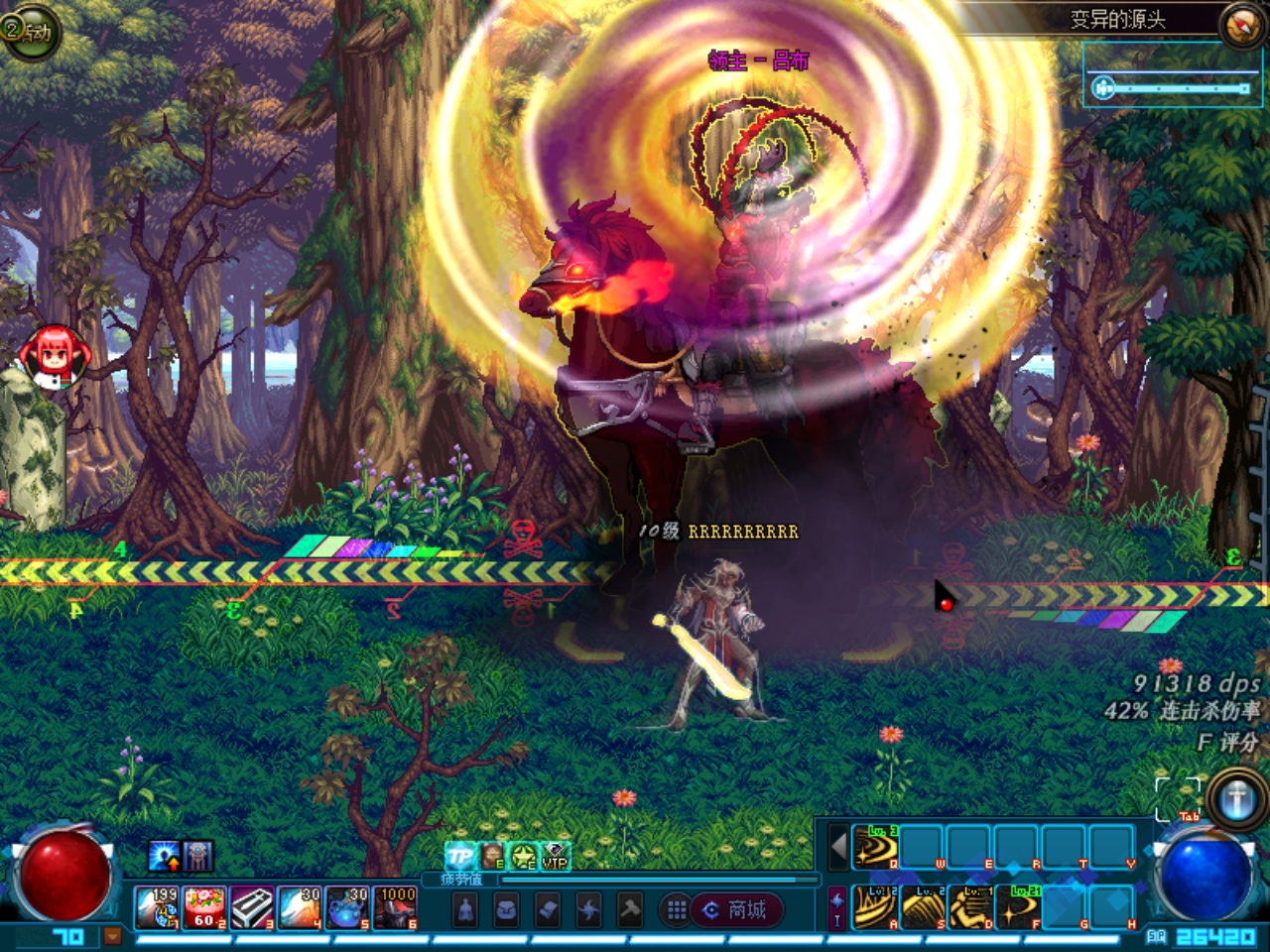Expand the orange arrow beside the 70 counter
The image size is (1270, 952).
click(x=112, y=937)
